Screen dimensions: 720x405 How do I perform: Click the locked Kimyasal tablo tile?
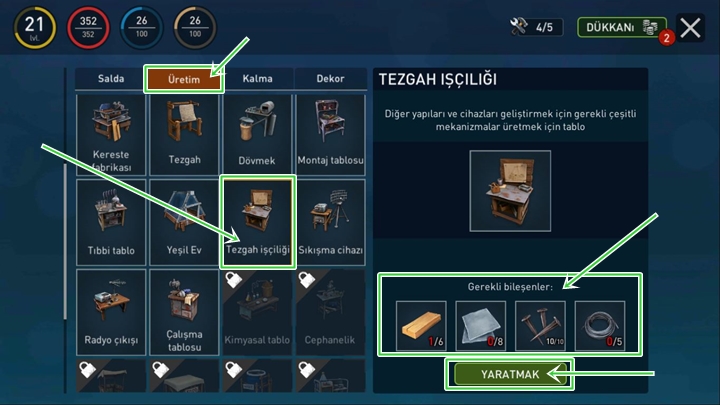(258, 311)
